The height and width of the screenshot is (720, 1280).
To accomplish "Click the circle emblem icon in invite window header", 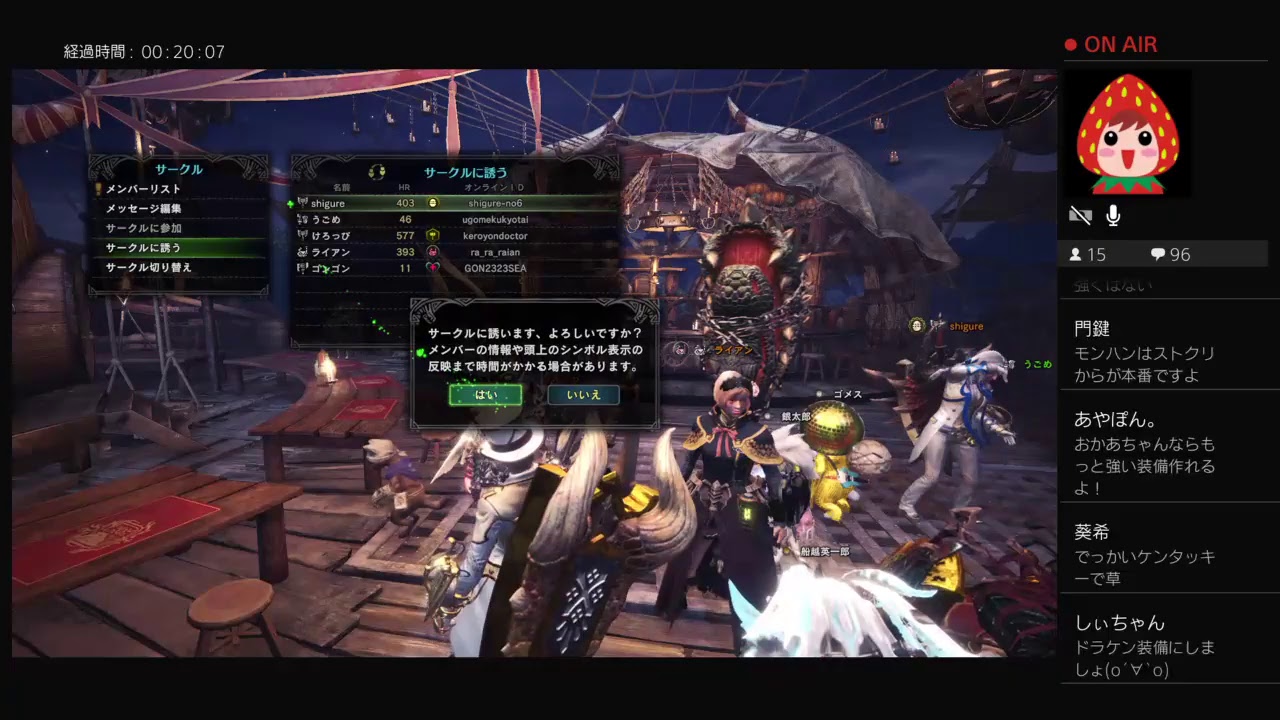I will [376, 172].
